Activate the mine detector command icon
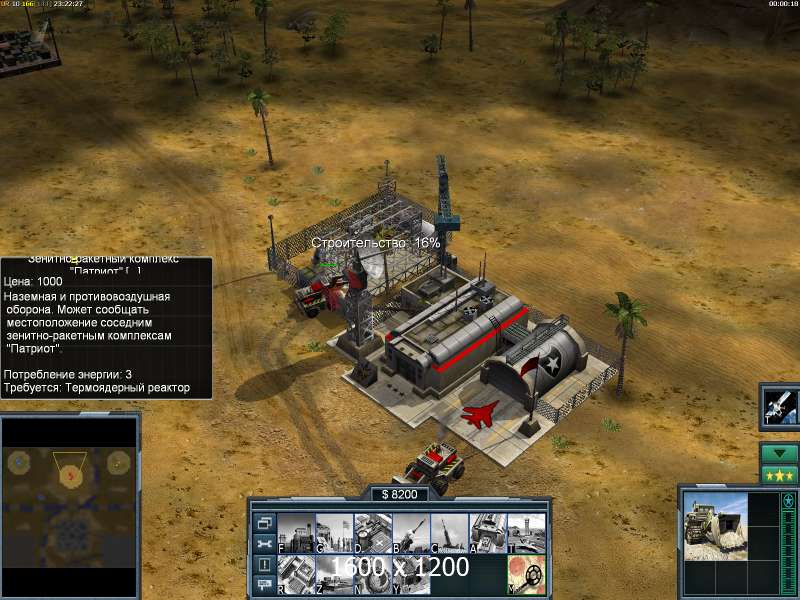 (x=526, y=571)
